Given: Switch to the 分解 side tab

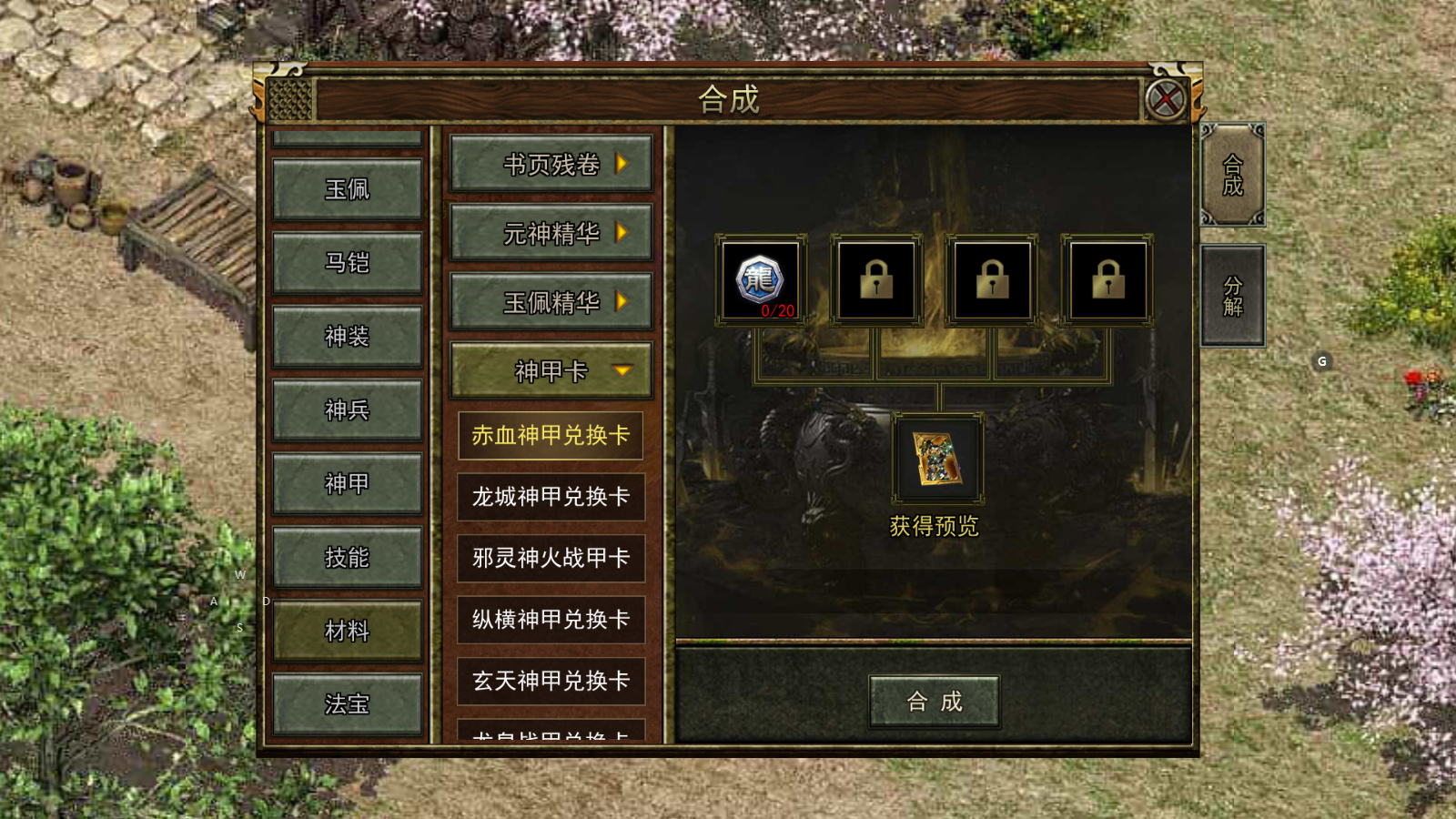Looking at the screenshot, I should coord(1232,297).
